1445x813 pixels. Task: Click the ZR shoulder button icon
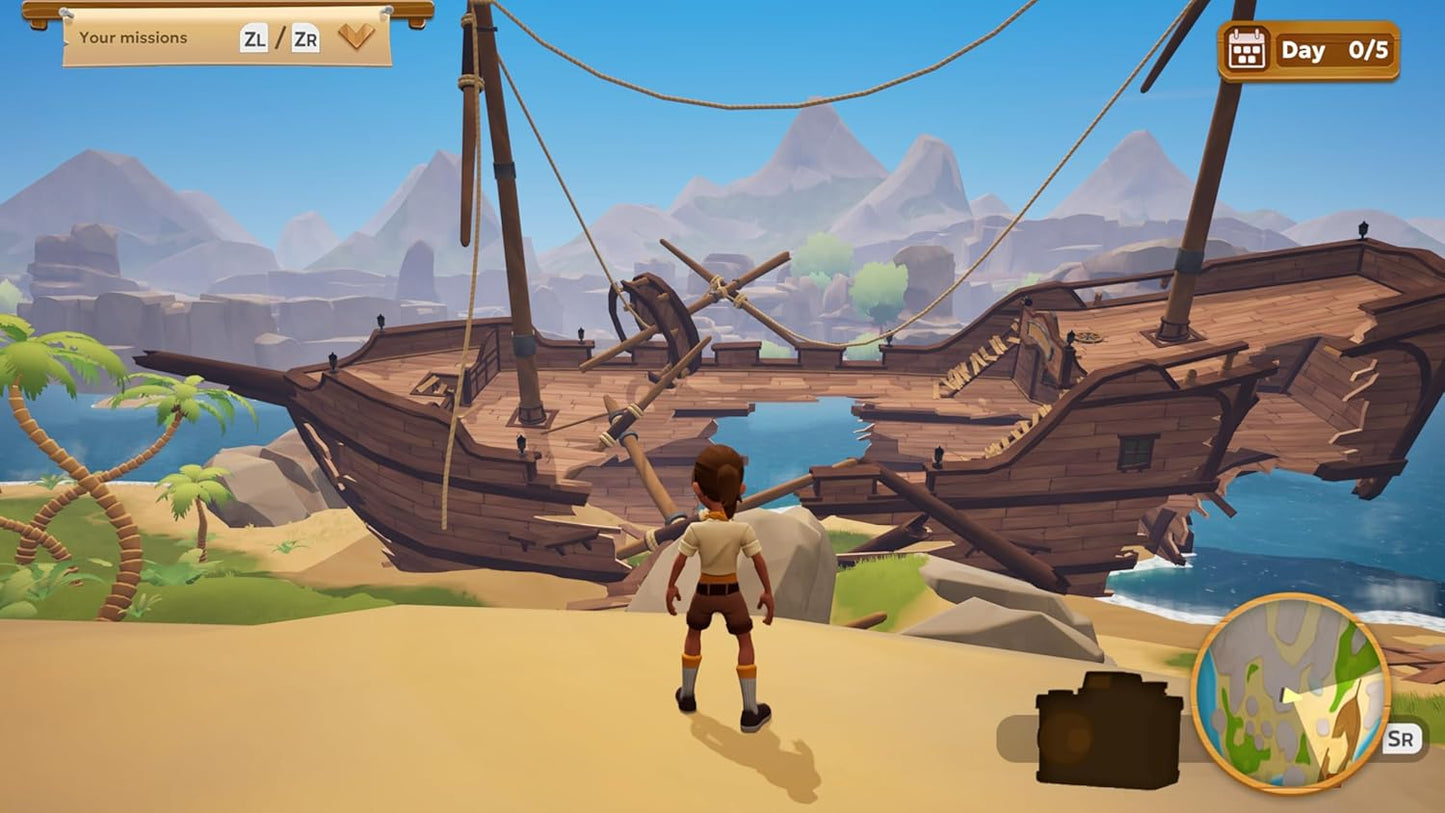[x=306, y=38]
